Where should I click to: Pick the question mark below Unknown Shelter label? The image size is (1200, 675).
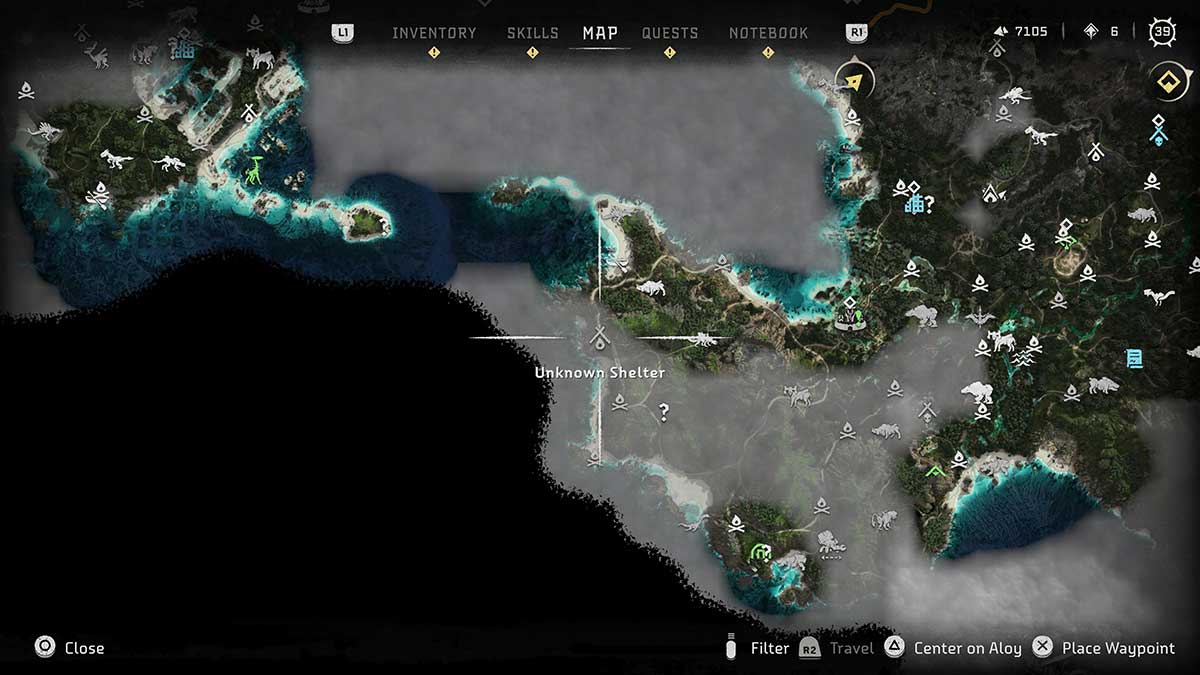click(x=663, y=411)
